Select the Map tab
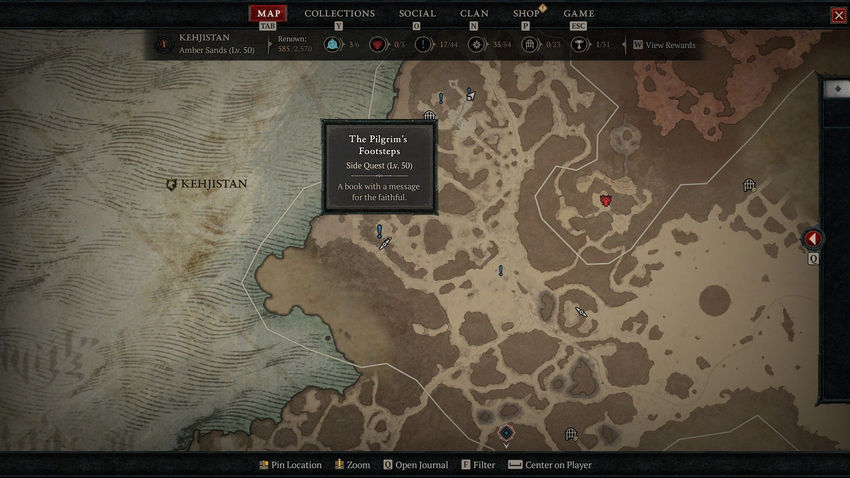The image size is (850, 478). (268, 13)
